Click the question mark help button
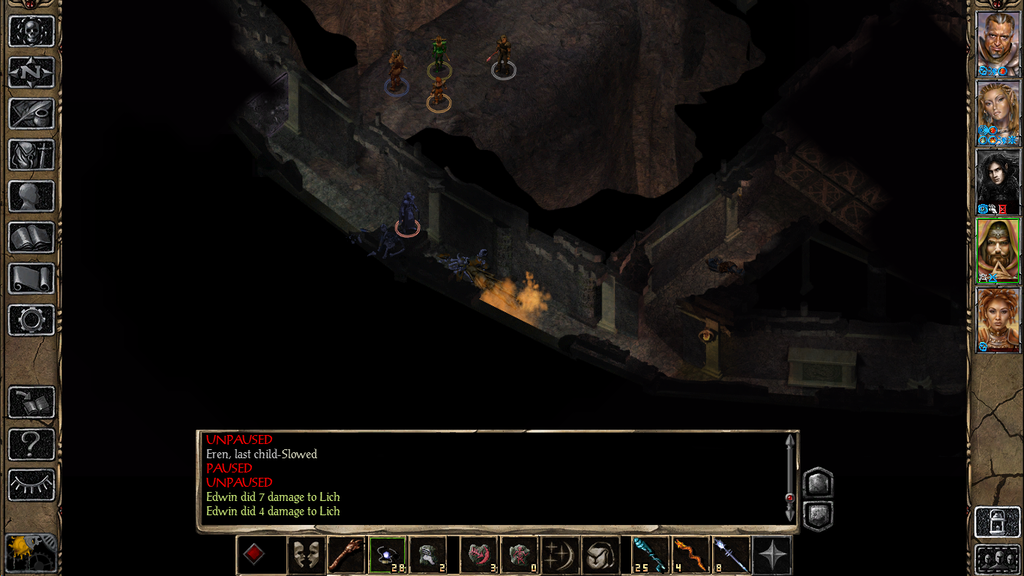 point(31,443)
